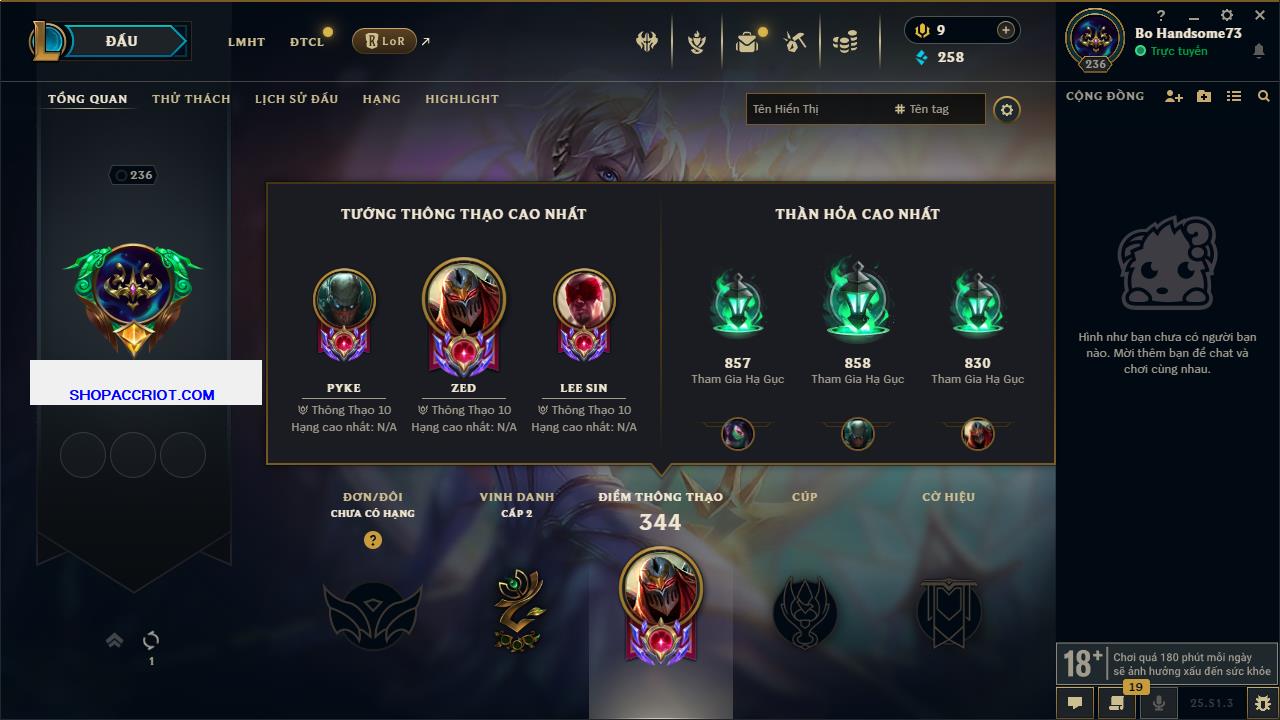The height and width of the screenshot is (720, 1280).
Task: Click the add friend icon
Action: click(1173, 96)
